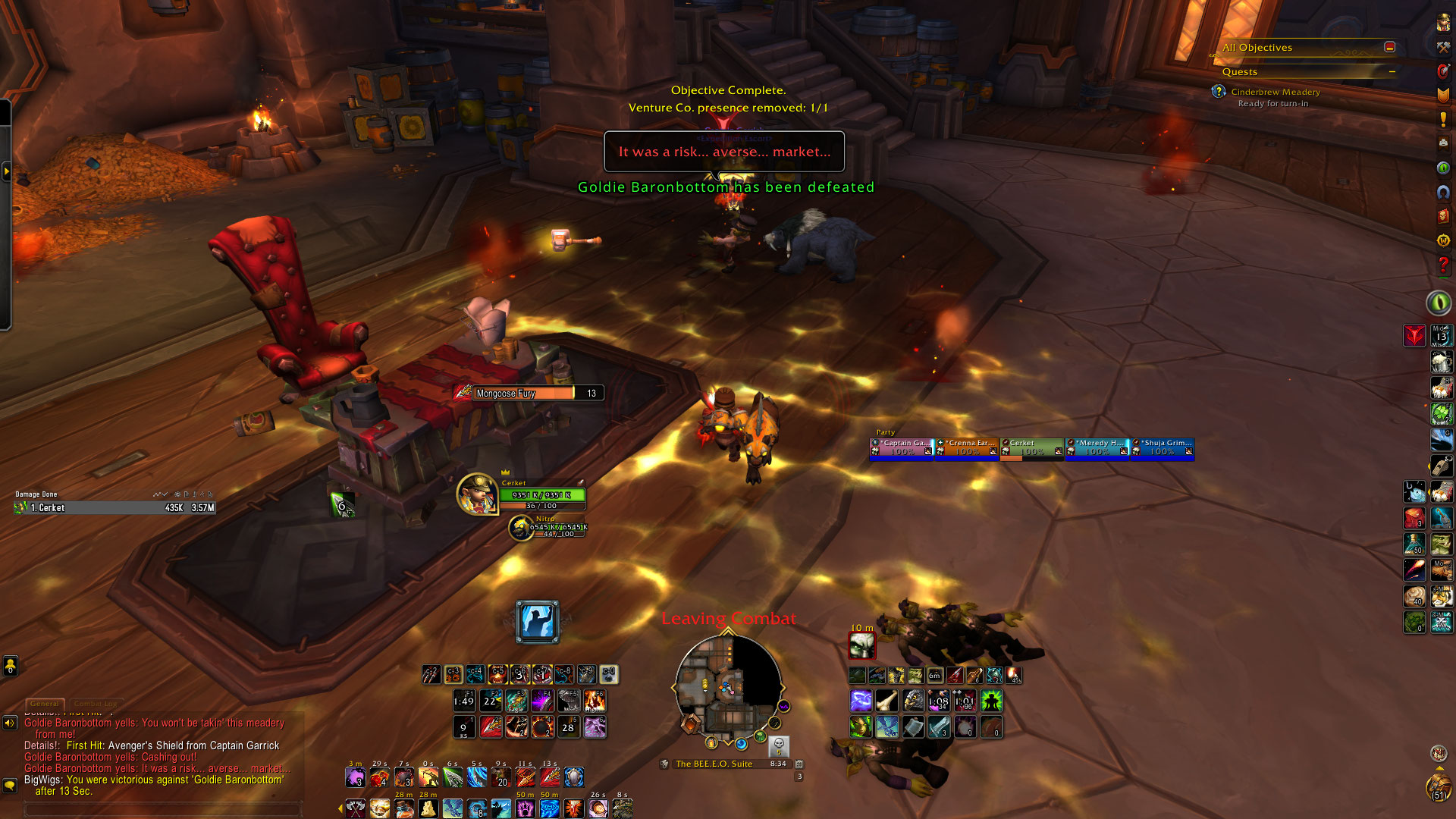1456x819 pixels.
Task: Open the minimap
Action: pos(728,687)
